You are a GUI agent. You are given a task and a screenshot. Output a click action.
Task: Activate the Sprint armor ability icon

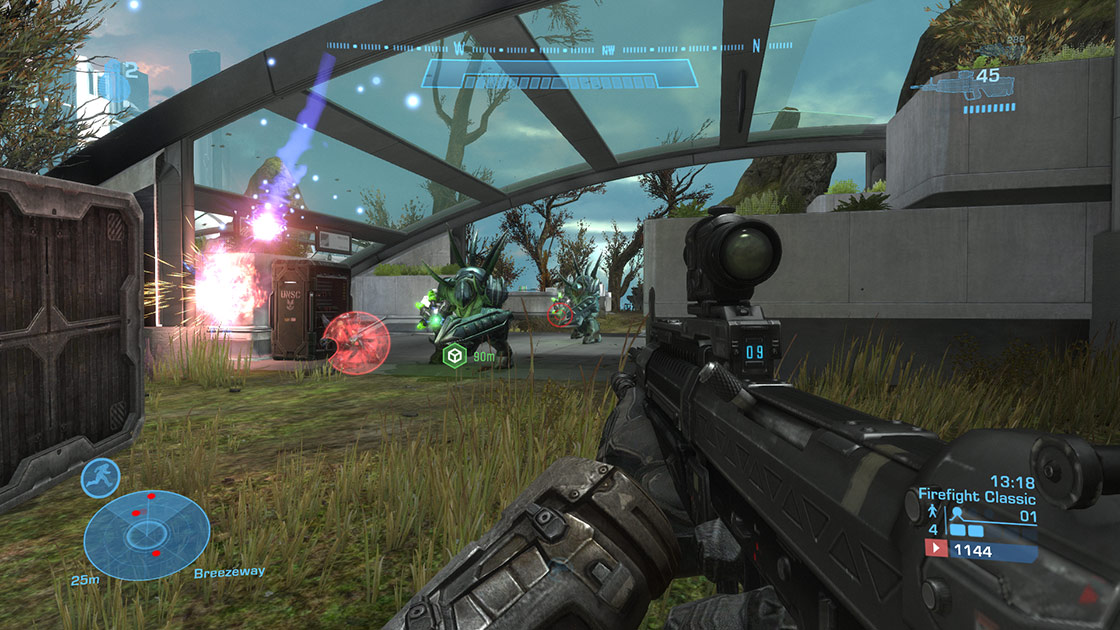[x=100, y=477]
